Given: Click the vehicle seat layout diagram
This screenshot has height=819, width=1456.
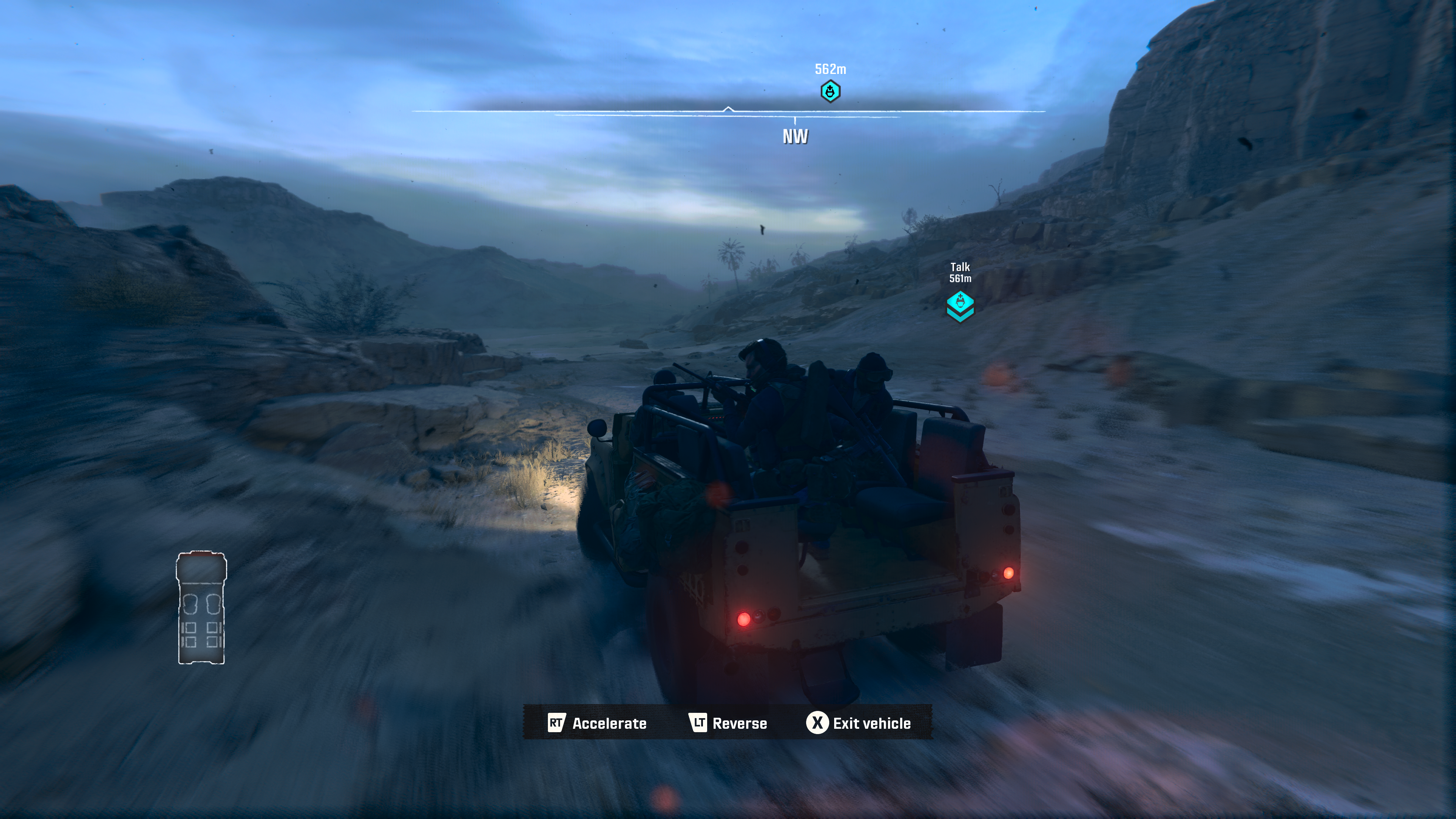Looking at the screenshot, I should click(201, 607).
